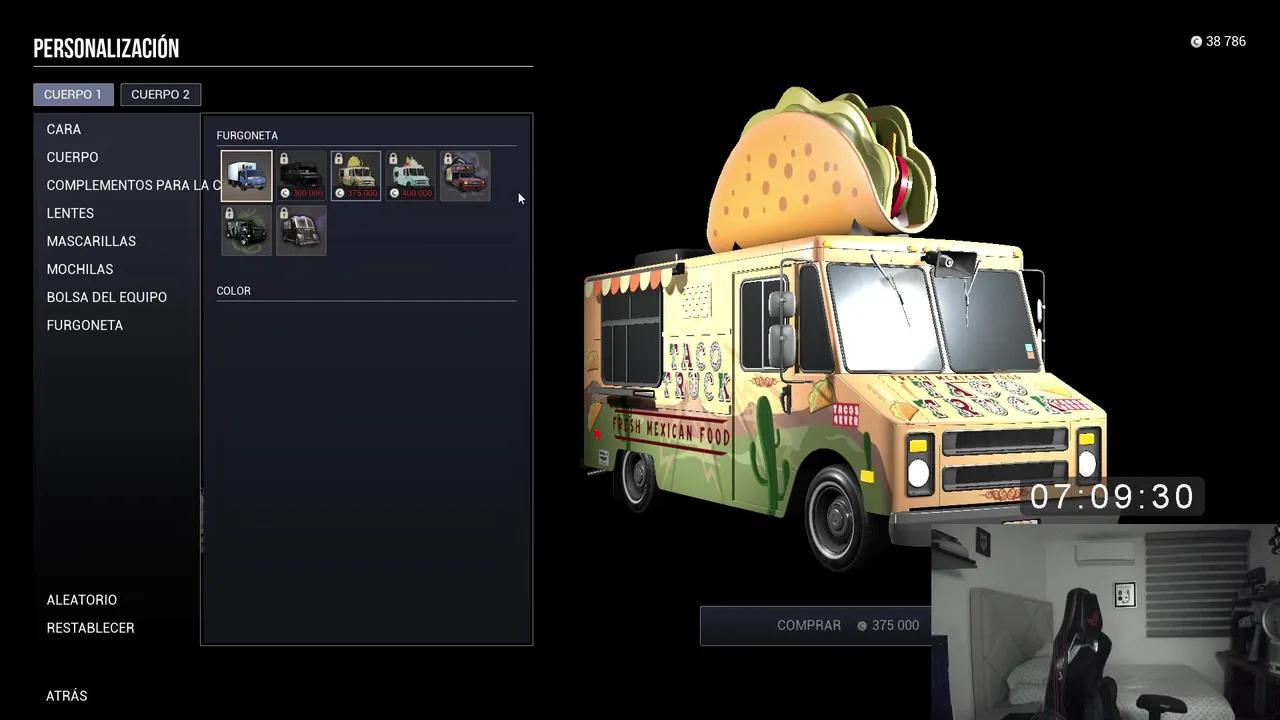
Task: Switch to the CUERPO 2 tab
Action: 161,94
